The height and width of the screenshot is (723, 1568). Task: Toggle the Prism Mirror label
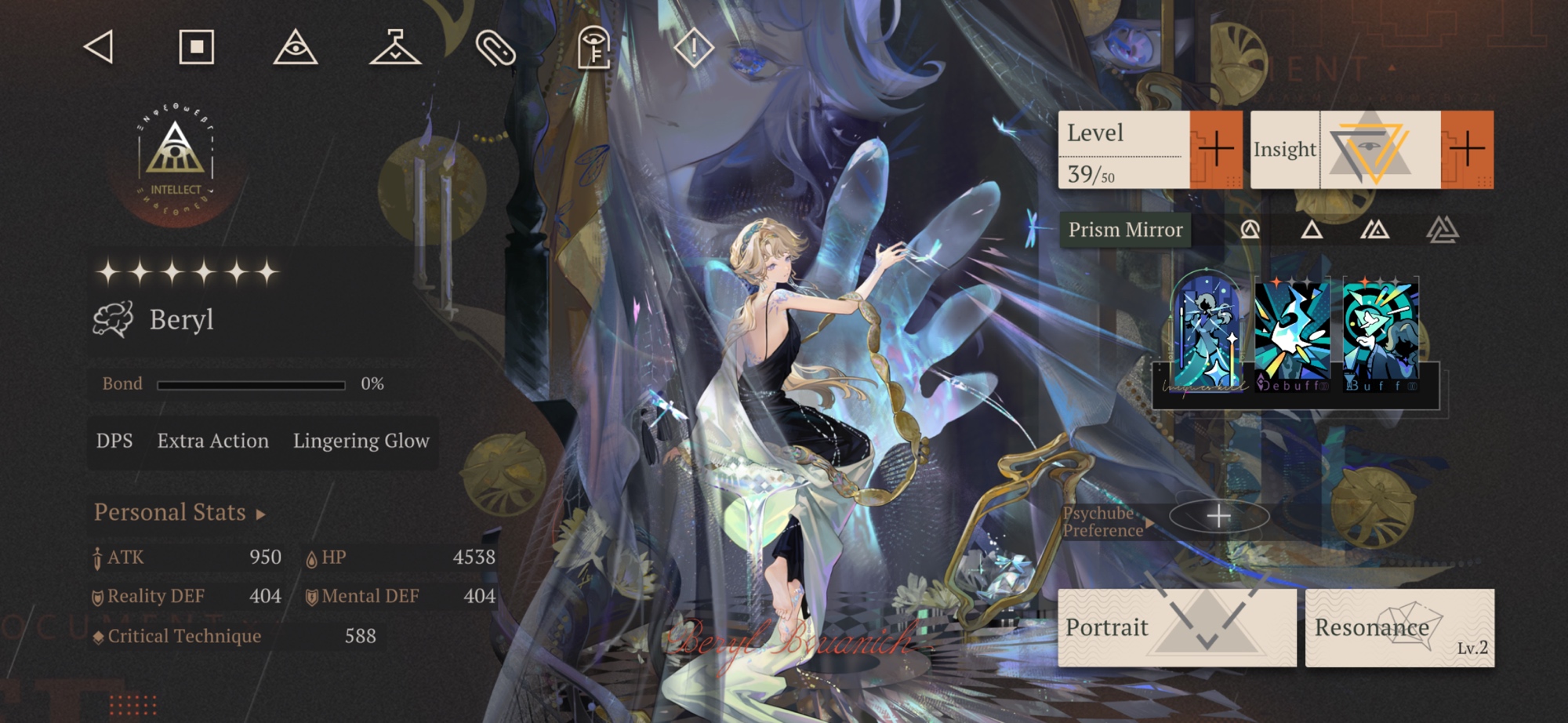pyautogui.click(x=1125, y=230)
